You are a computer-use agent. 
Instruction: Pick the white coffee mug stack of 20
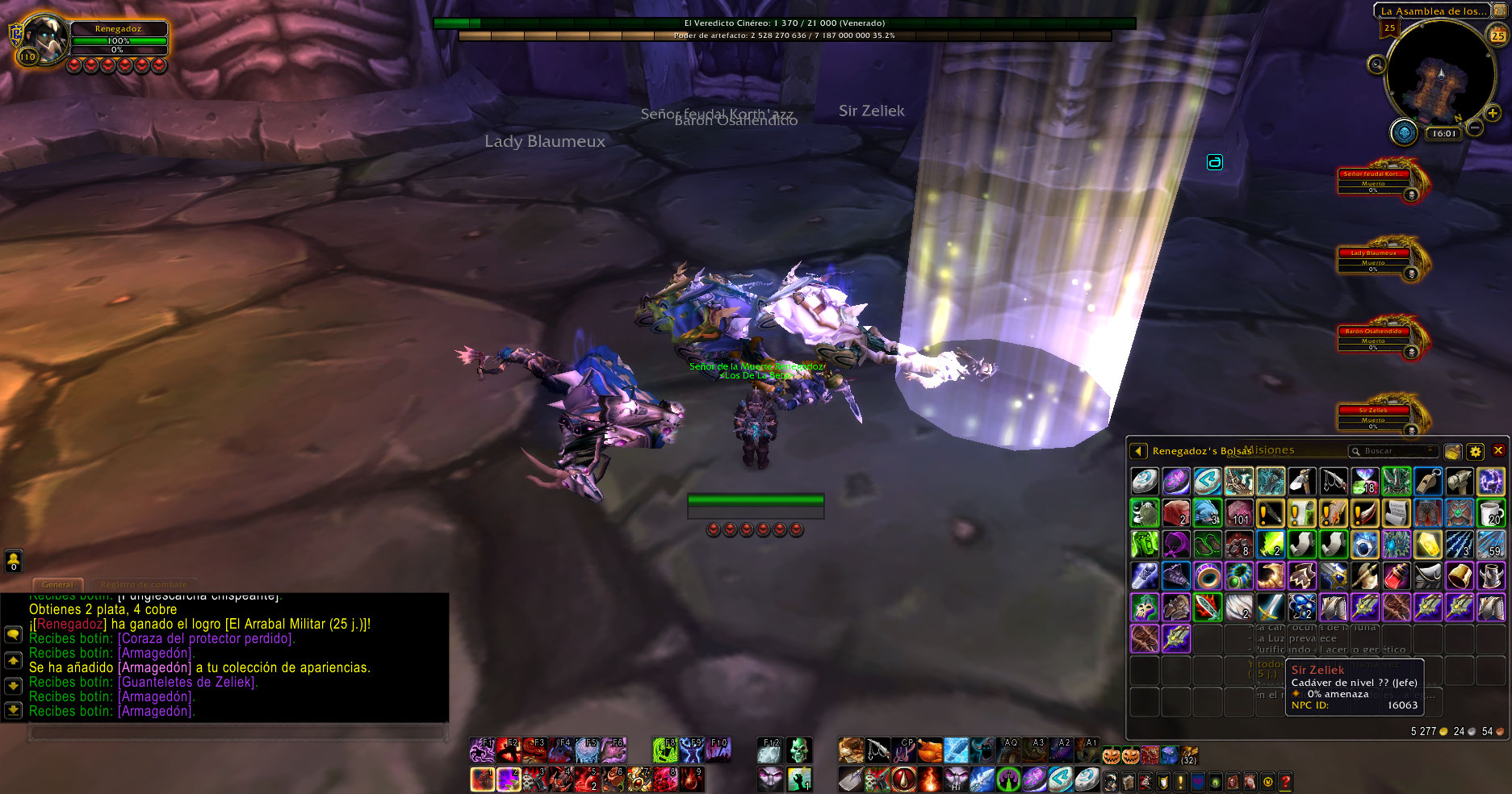click(x=1491, y=512)
